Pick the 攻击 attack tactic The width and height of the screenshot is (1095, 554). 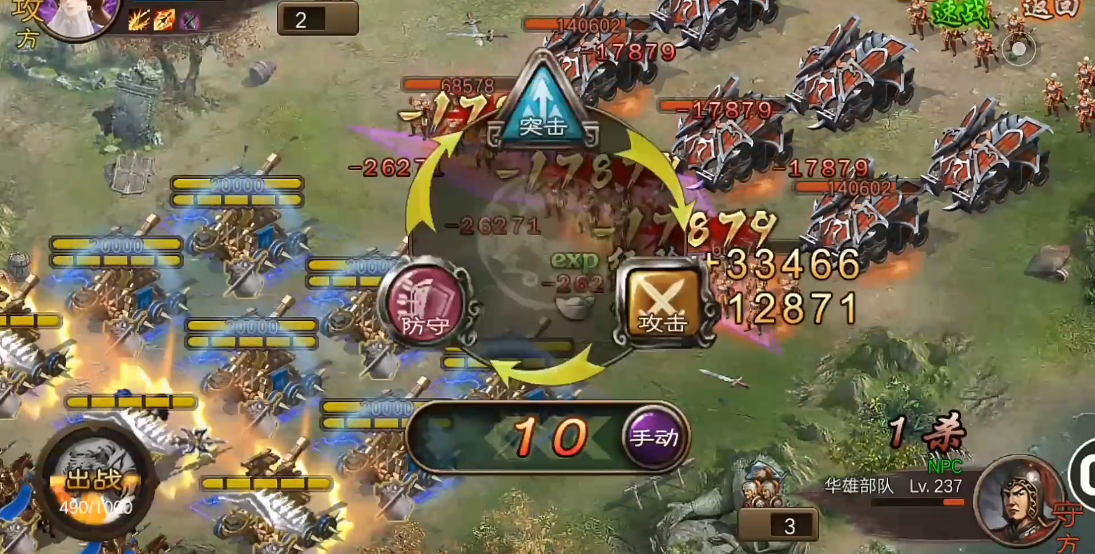(x=664, y=304)
